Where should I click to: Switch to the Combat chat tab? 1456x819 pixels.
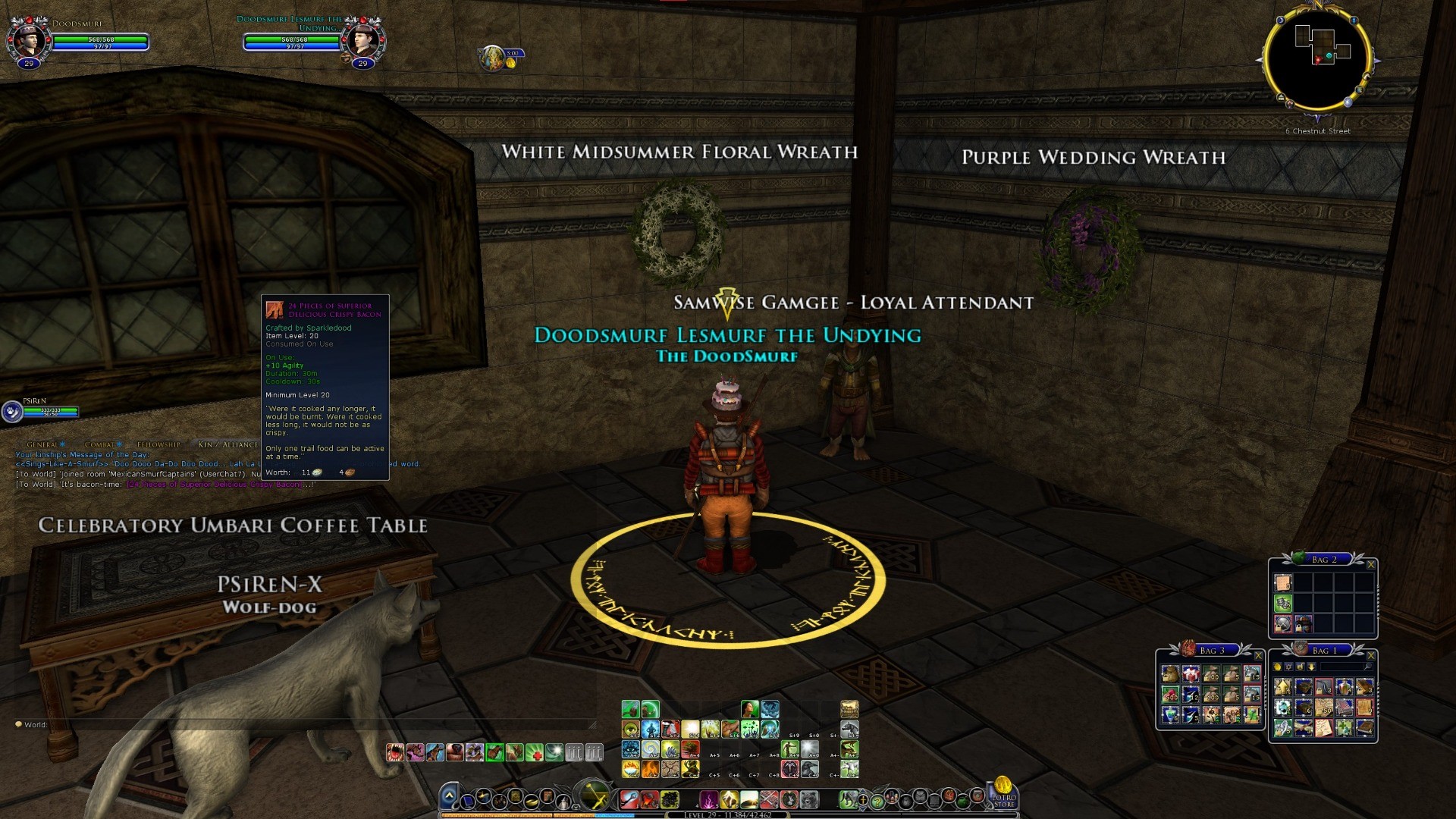point(100,444)
